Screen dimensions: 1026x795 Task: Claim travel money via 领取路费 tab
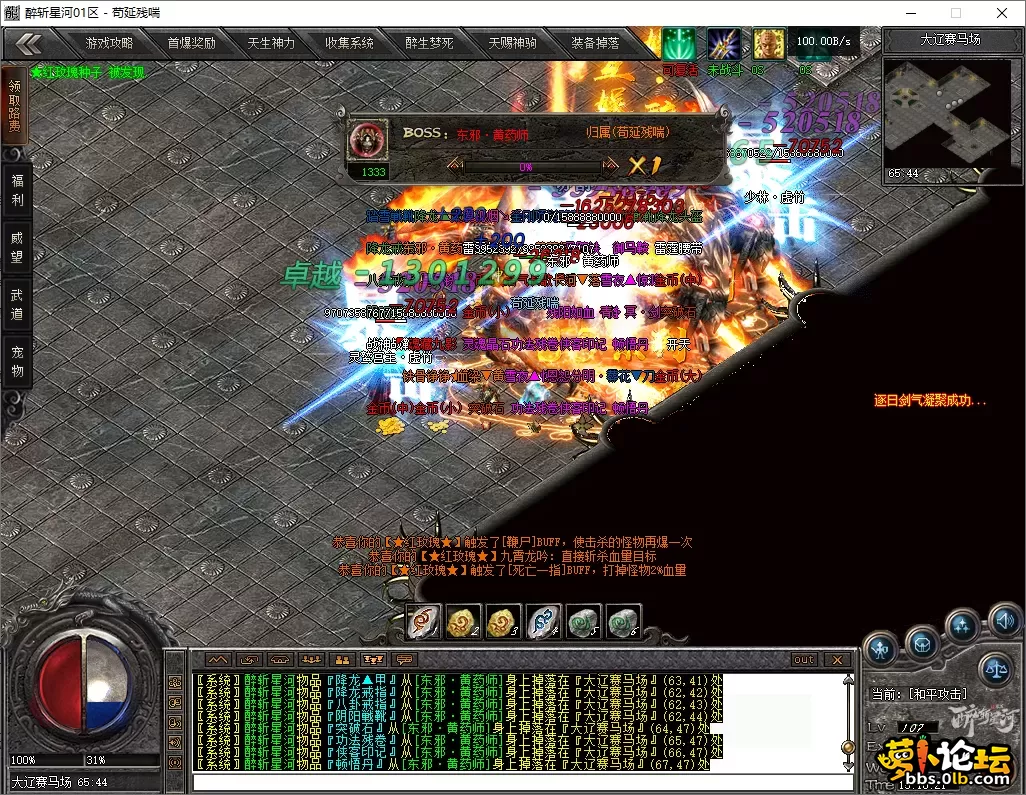pyautogui.click(x=16, y=106)
